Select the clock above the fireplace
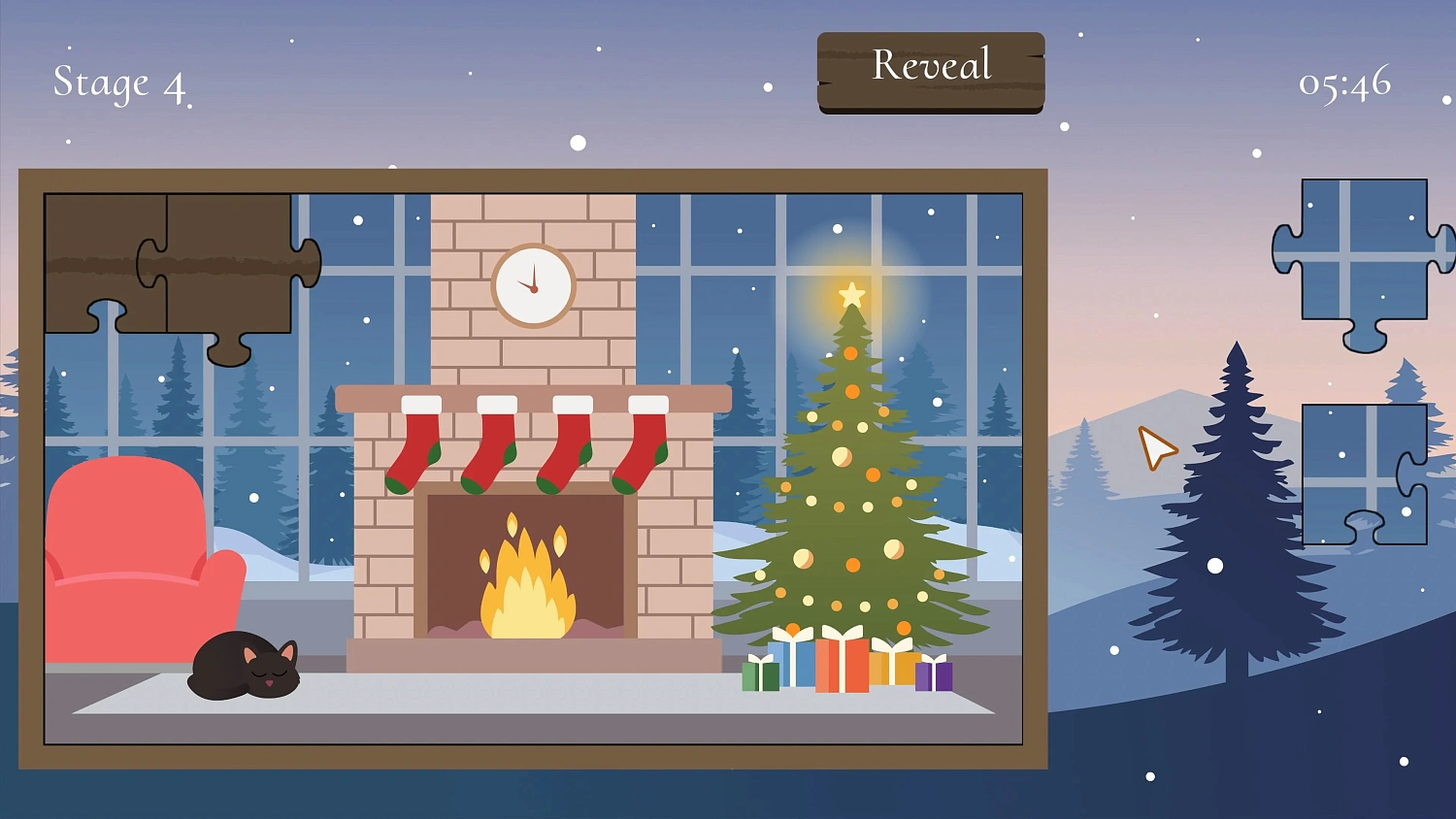This screenshot has width=1456, height=819. tap(532, 286)
